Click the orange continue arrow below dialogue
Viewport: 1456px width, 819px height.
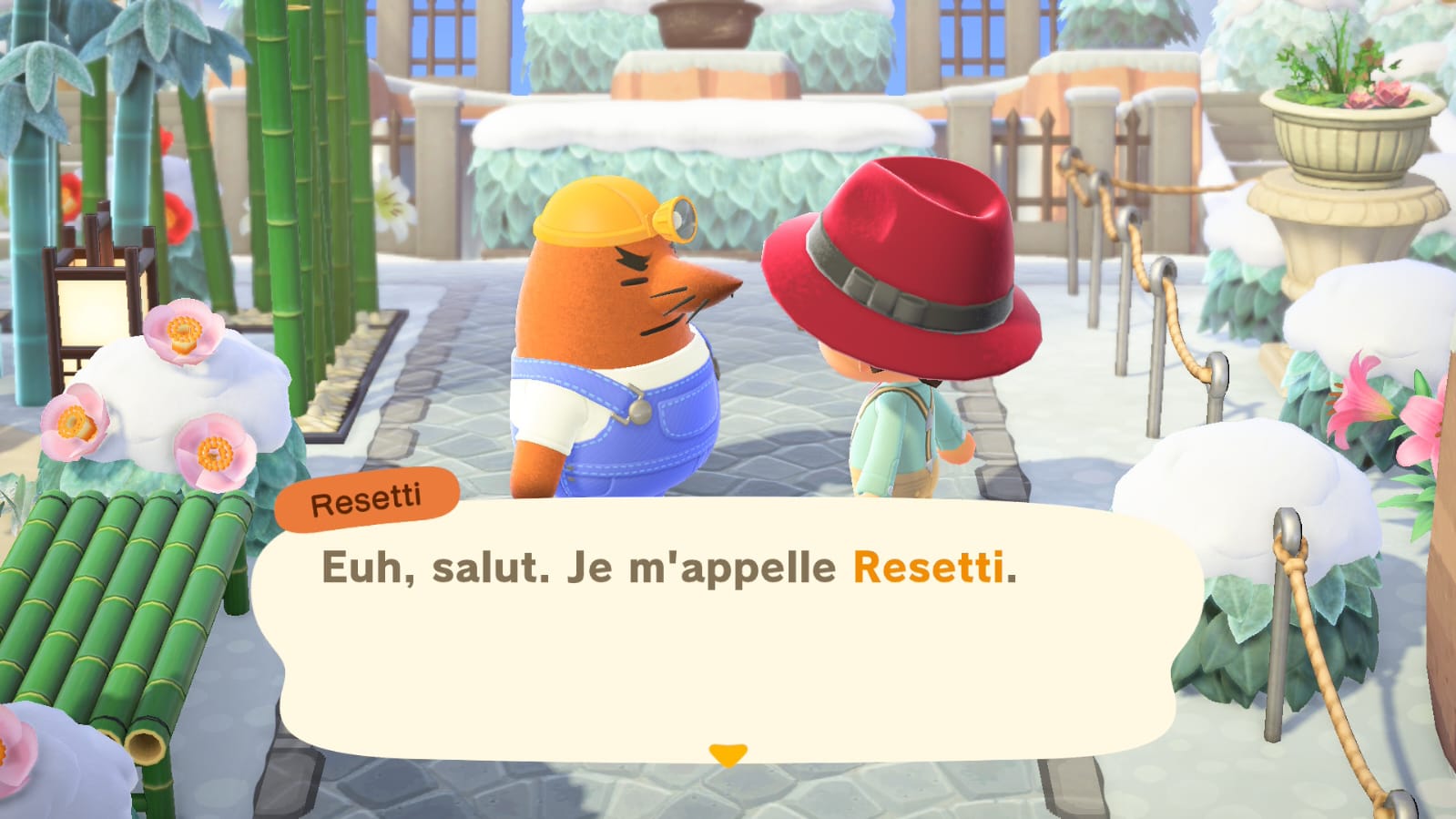[728, 753]
